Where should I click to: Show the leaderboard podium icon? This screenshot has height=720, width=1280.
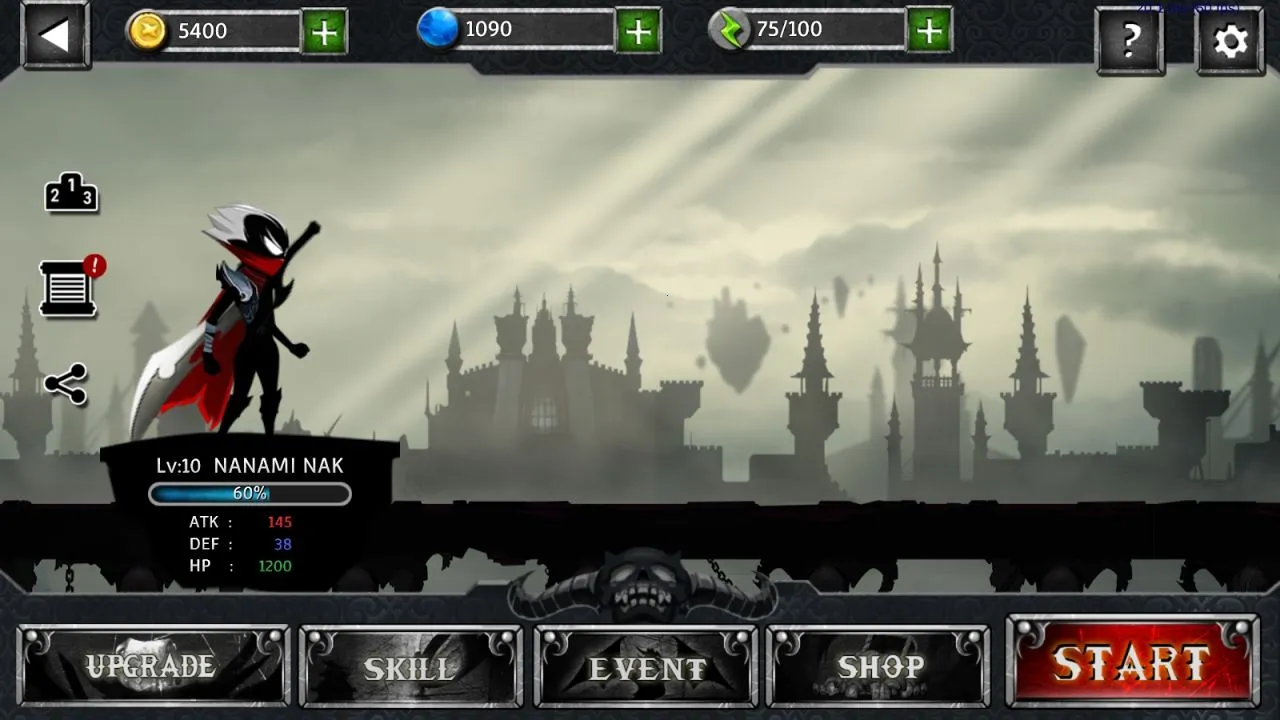(x=71, y=193)
